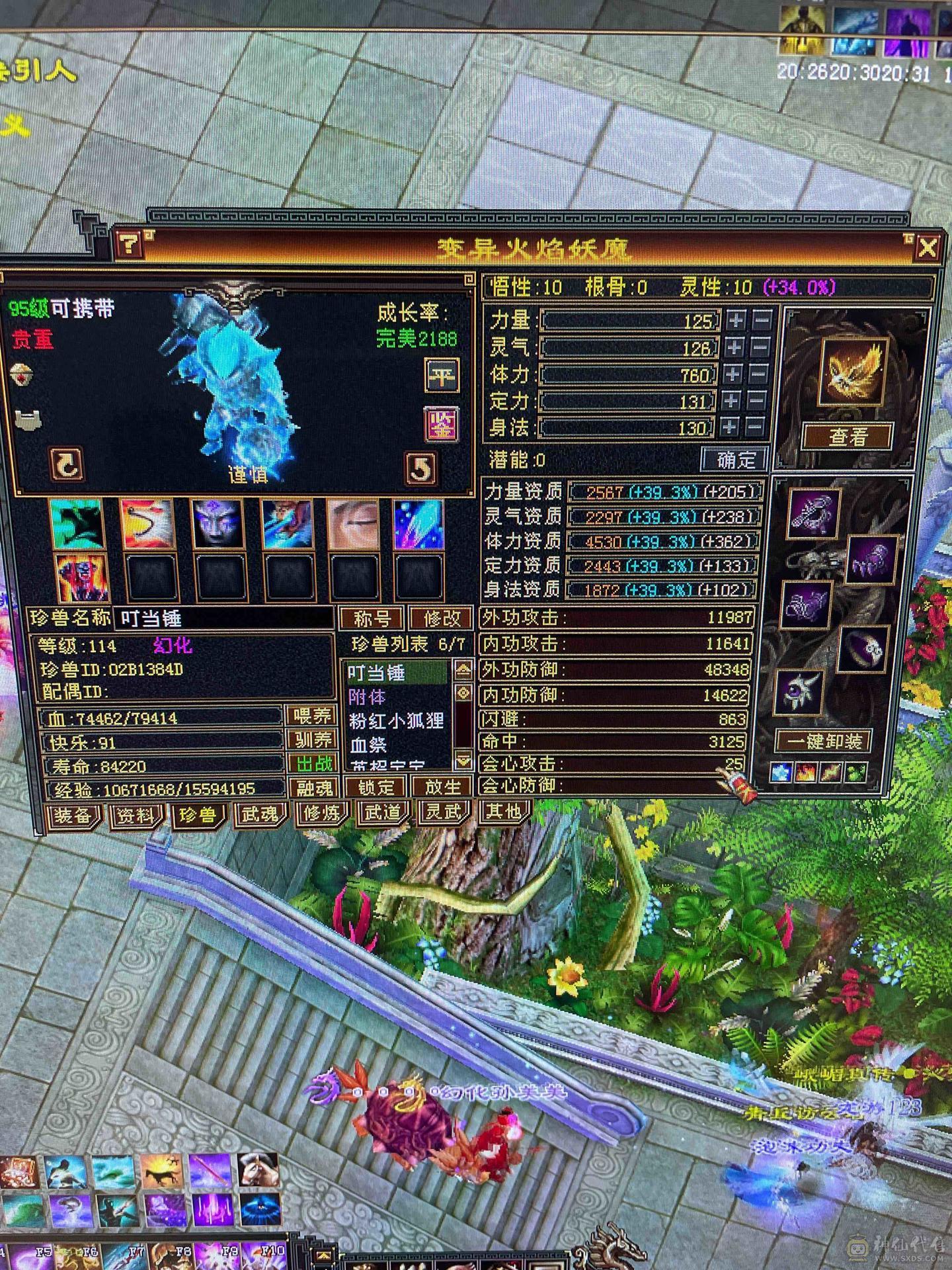Image resolution: width=952 pixels, height=1270 pixels.
Task: Switch to the 装备 tab
Action: [x=73, y=817]
